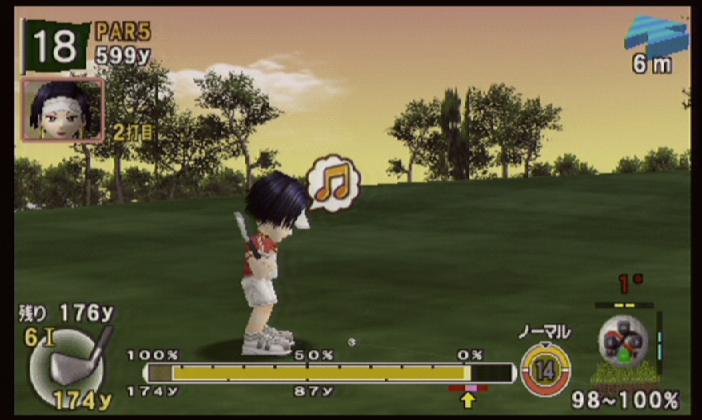Click the player character portrait
Image resolution: width=702 pixels, height=420 pixels.
[62, 109]
